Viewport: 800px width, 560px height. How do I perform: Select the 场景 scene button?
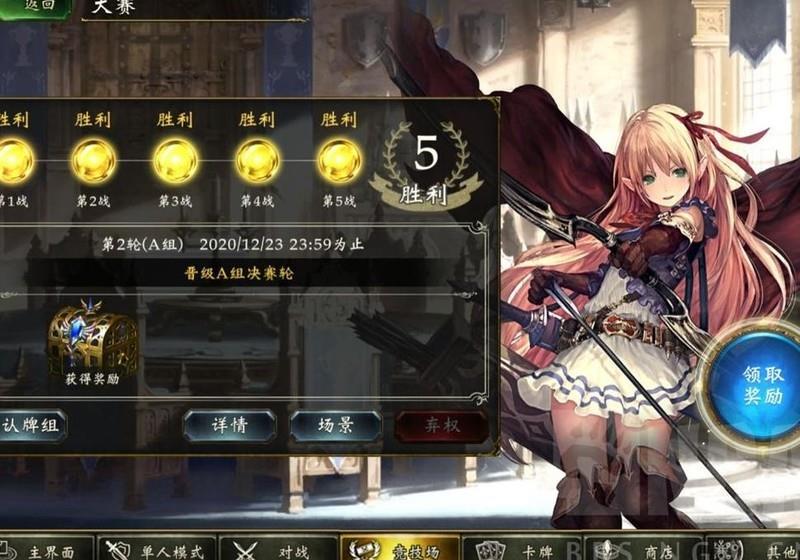tap(335, 425)
